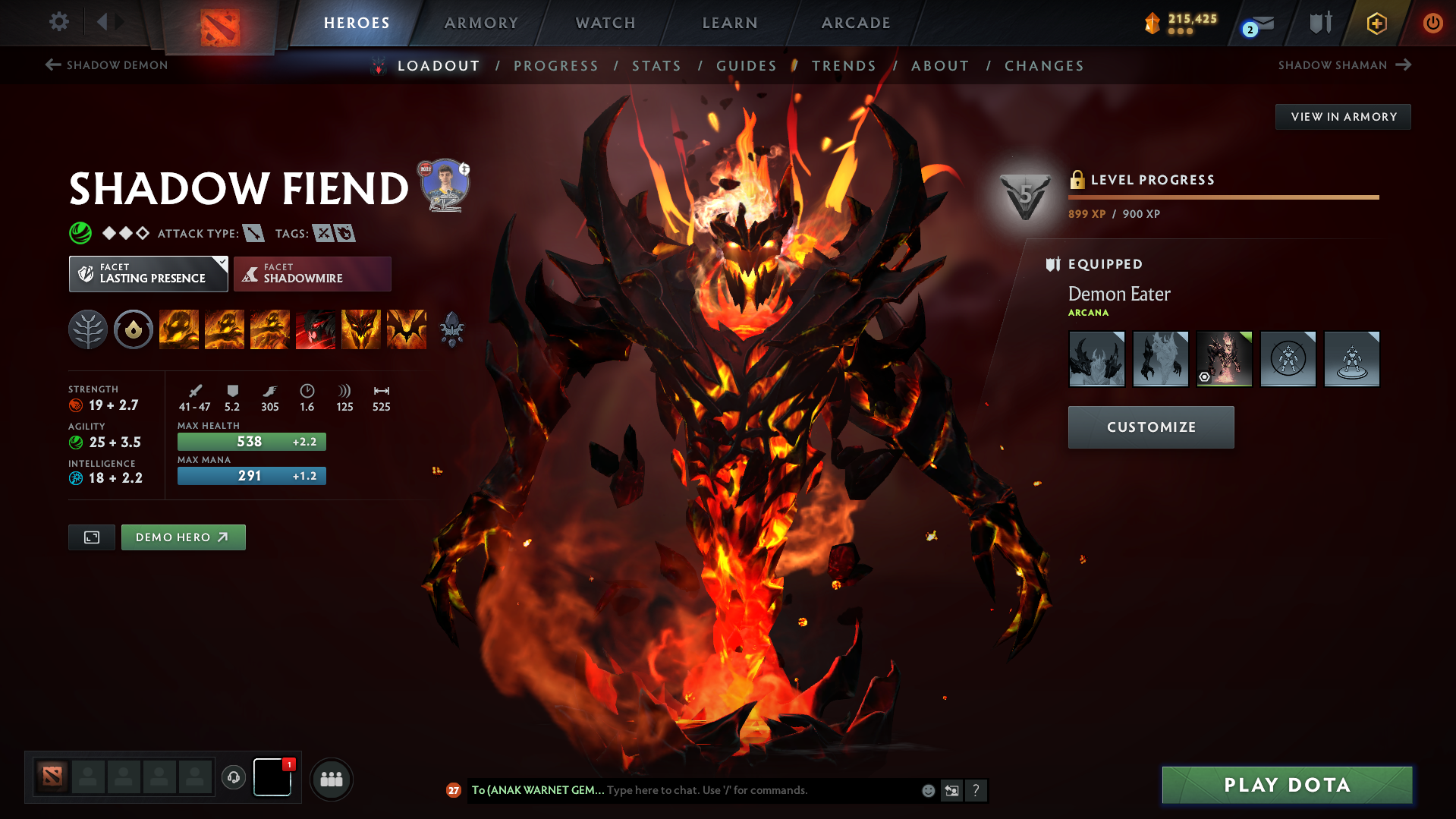Viewport: 1456px width, 819px height.
Task: Open the ARMORY menu item
Action: (481, 23)
